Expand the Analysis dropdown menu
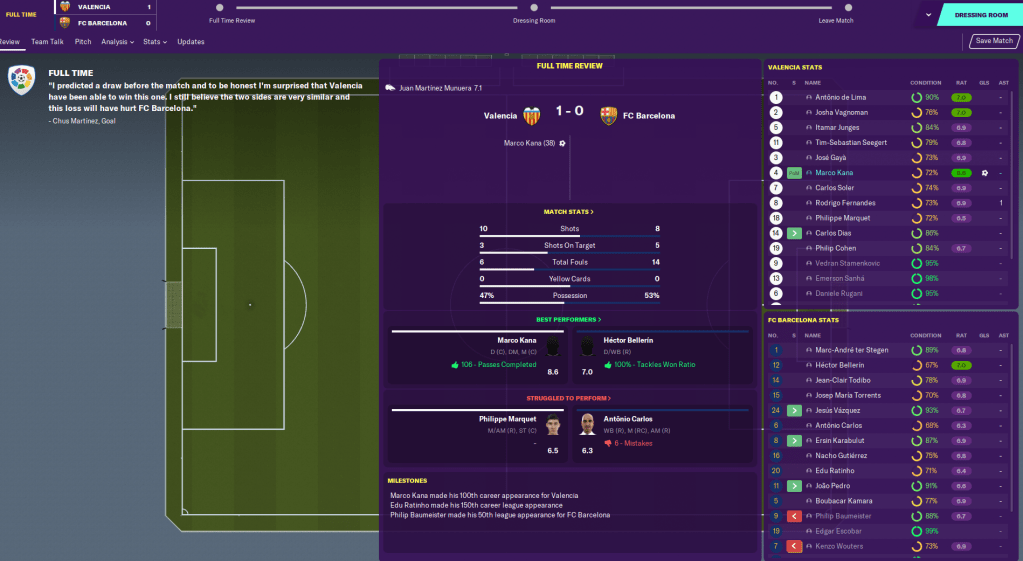The image size is (1023, 561). tap(117, 42)
